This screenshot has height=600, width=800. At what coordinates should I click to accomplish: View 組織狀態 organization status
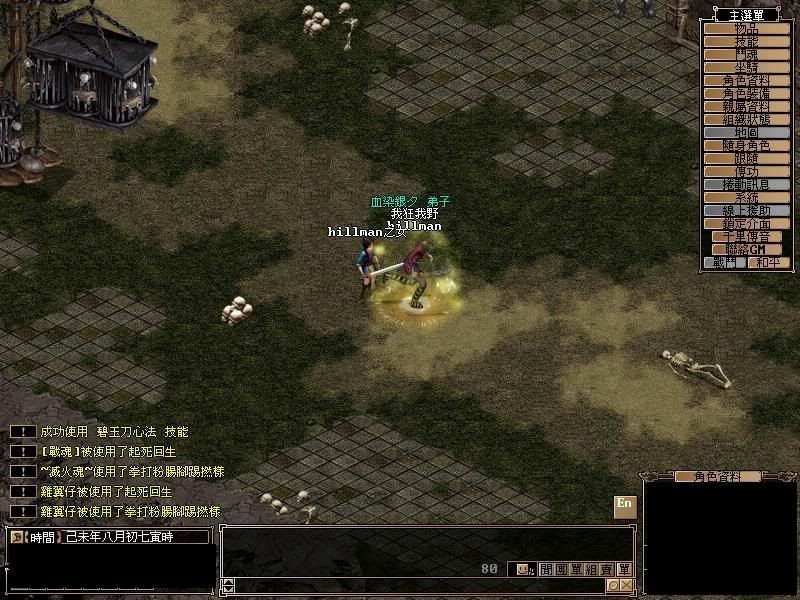tap(746, 119)
